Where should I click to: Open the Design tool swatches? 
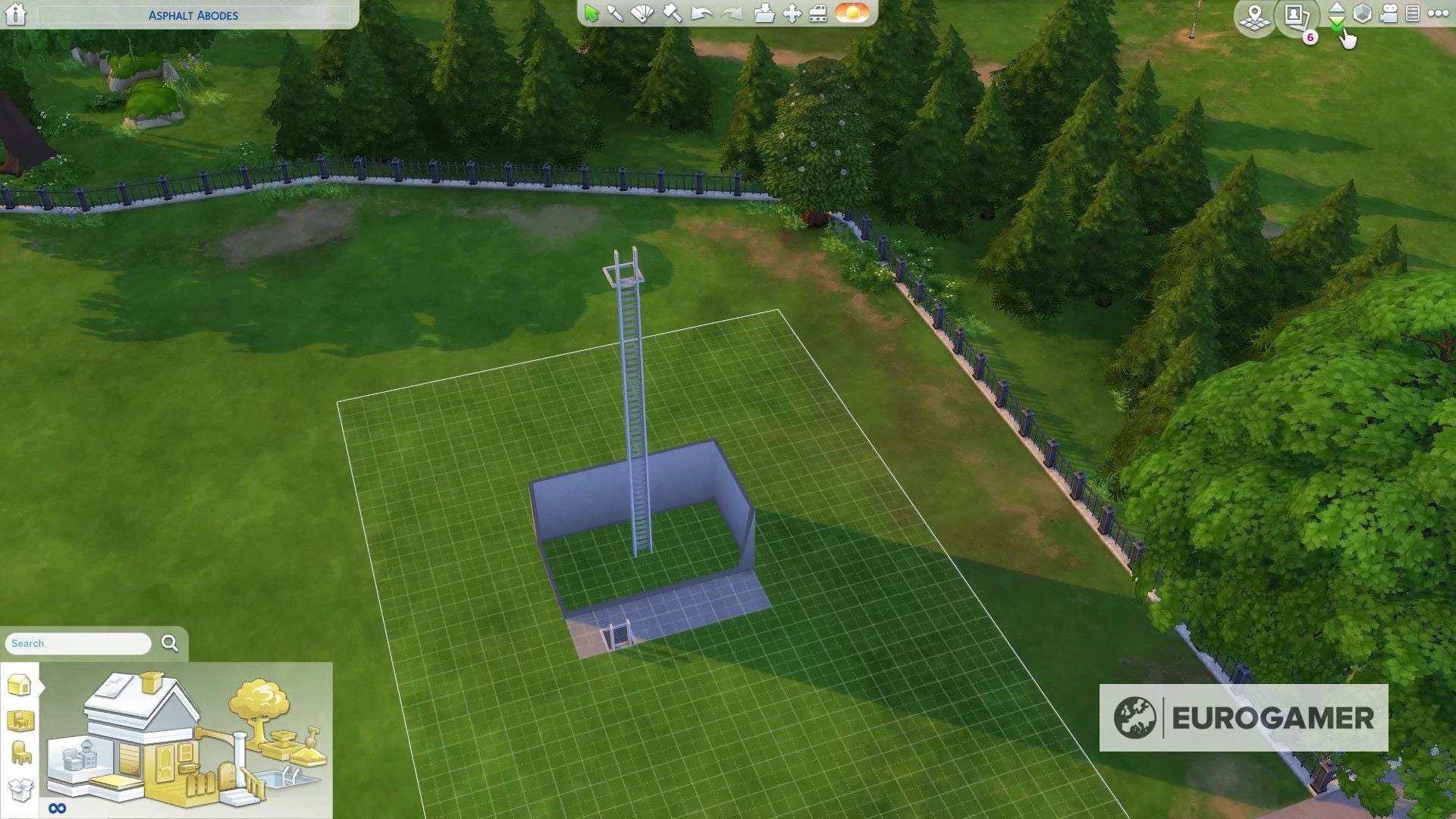click(642, 14)
